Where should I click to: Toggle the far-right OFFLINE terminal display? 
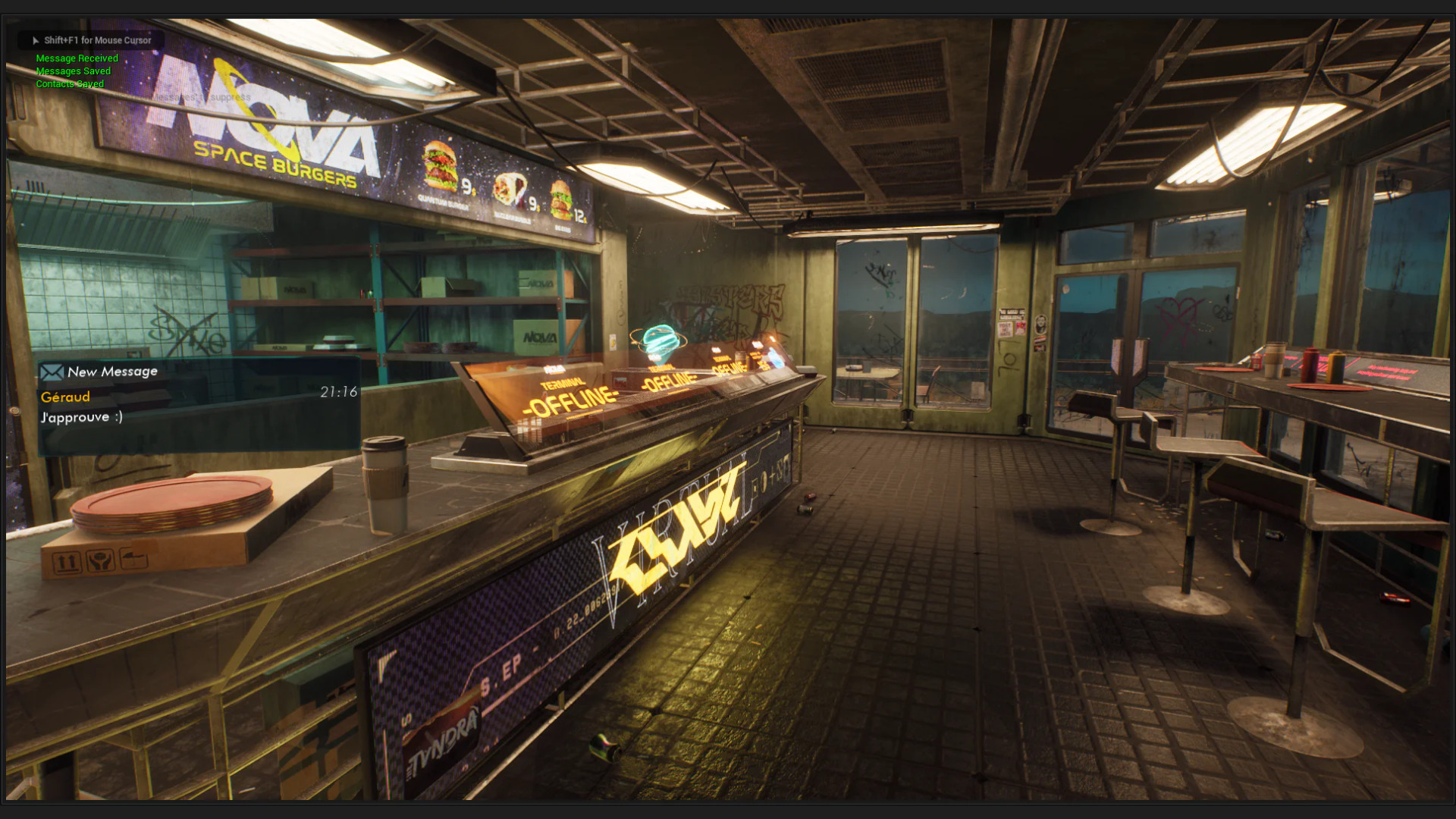click(x=726, y=366)
